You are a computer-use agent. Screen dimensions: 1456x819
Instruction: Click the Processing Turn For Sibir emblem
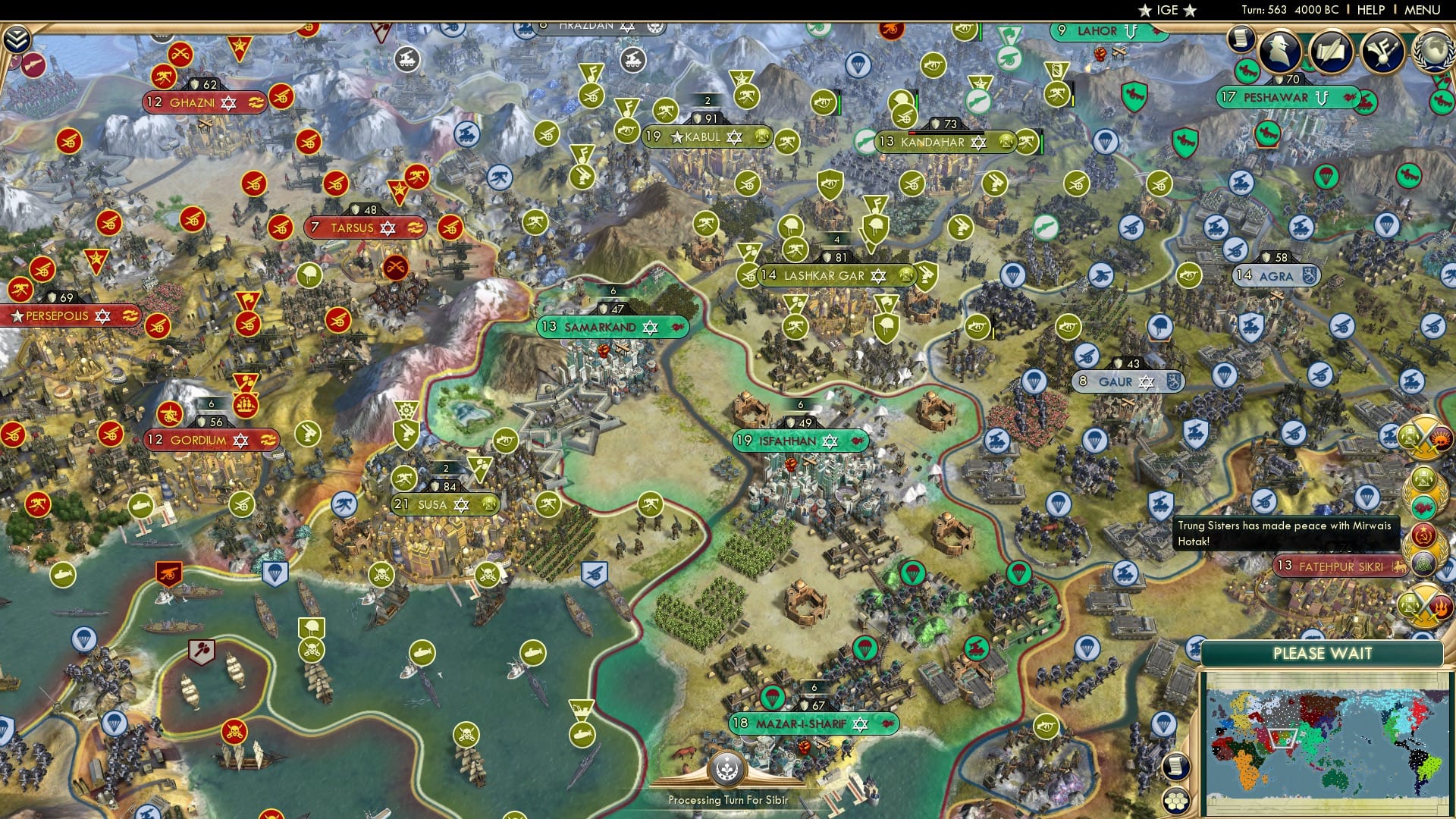(x=727, y=769)
